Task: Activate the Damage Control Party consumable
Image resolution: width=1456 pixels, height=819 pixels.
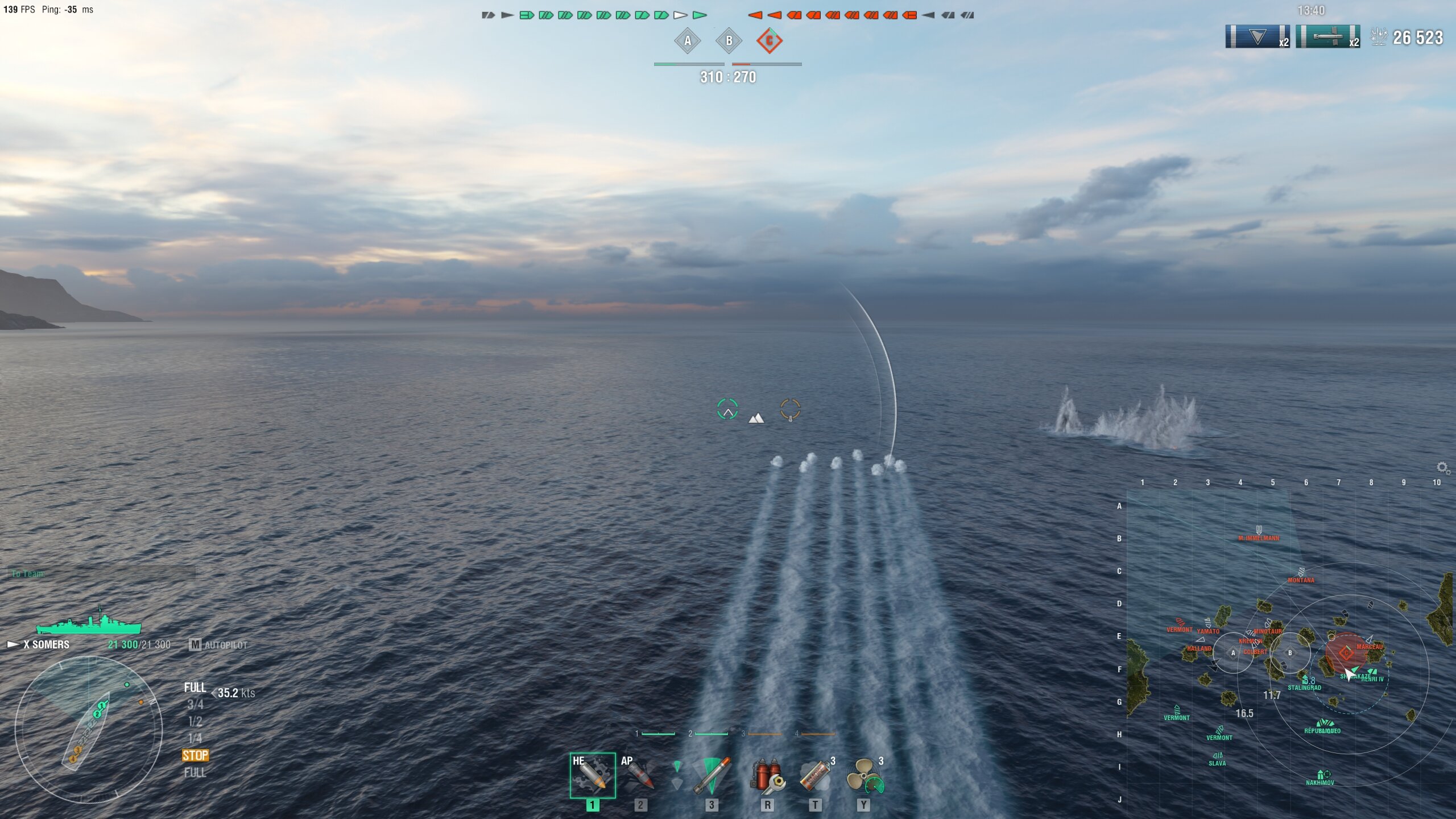Action: point(767,775)
